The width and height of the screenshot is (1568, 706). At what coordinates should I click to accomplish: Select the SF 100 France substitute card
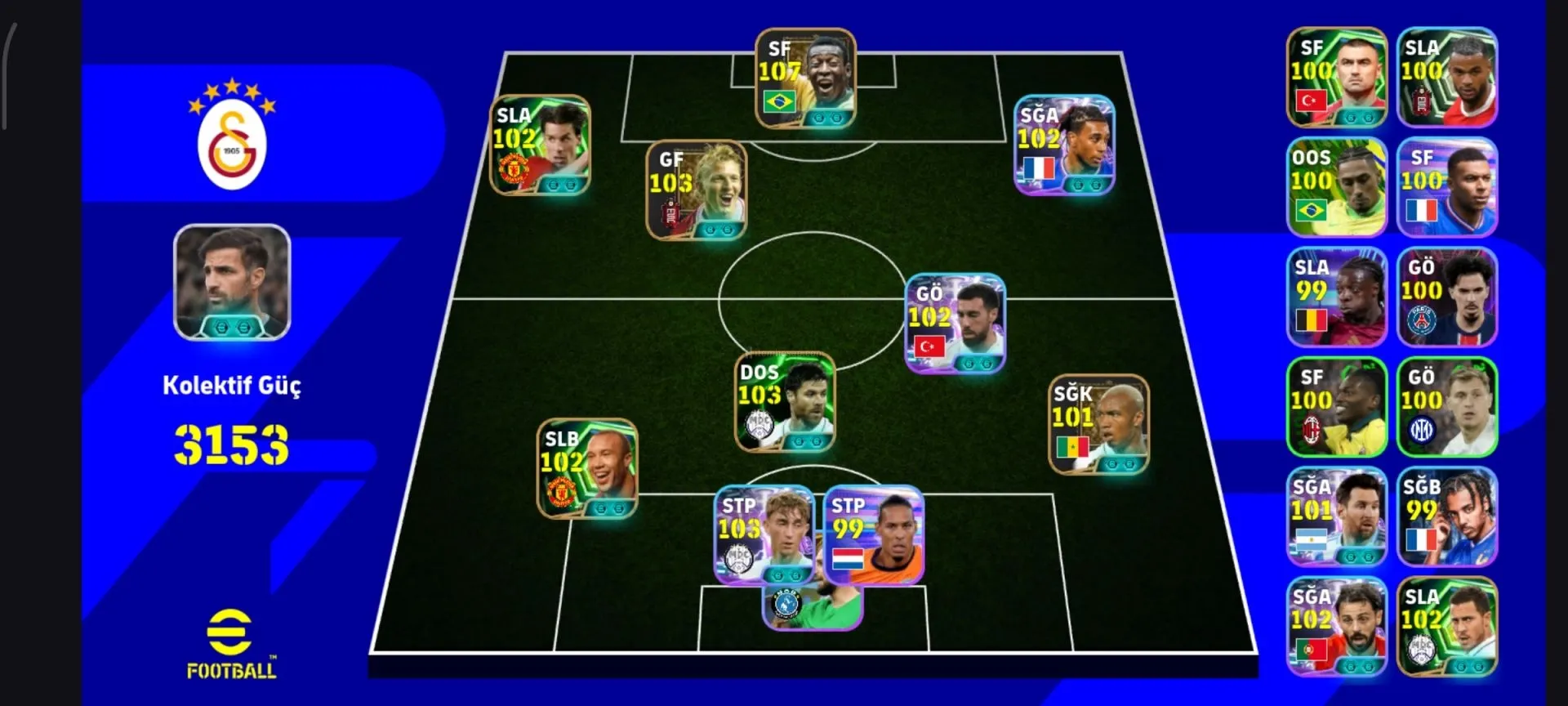[1446, 187]
